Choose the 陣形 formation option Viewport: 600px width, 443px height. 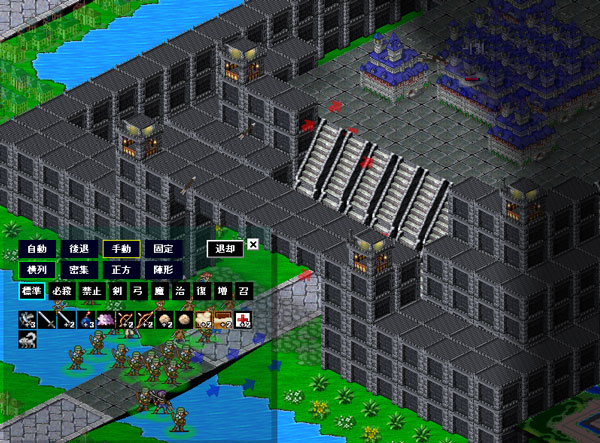click(x=163, y=269)
